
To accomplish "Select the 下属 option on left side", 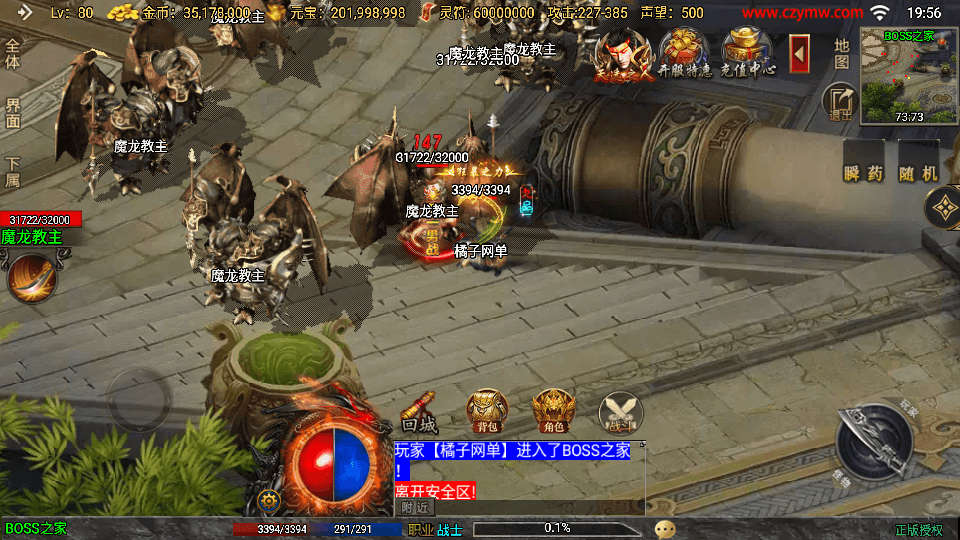I will point(13,171).
